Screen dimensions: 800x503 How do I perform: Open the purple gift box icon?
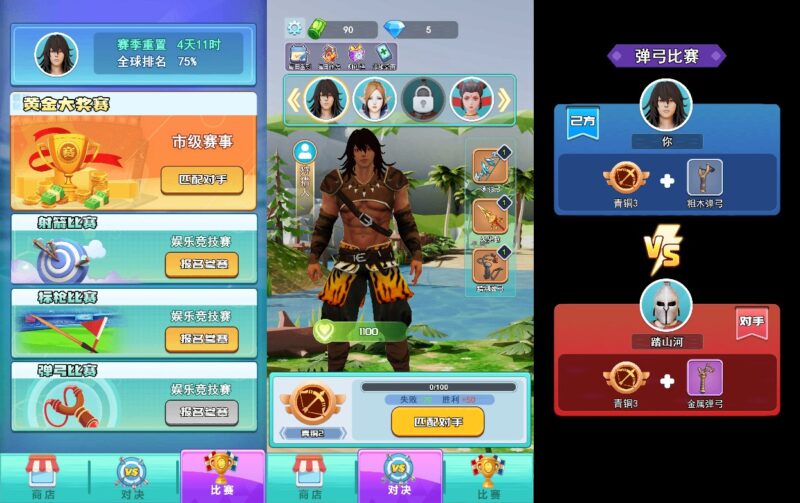coord(357,56)
